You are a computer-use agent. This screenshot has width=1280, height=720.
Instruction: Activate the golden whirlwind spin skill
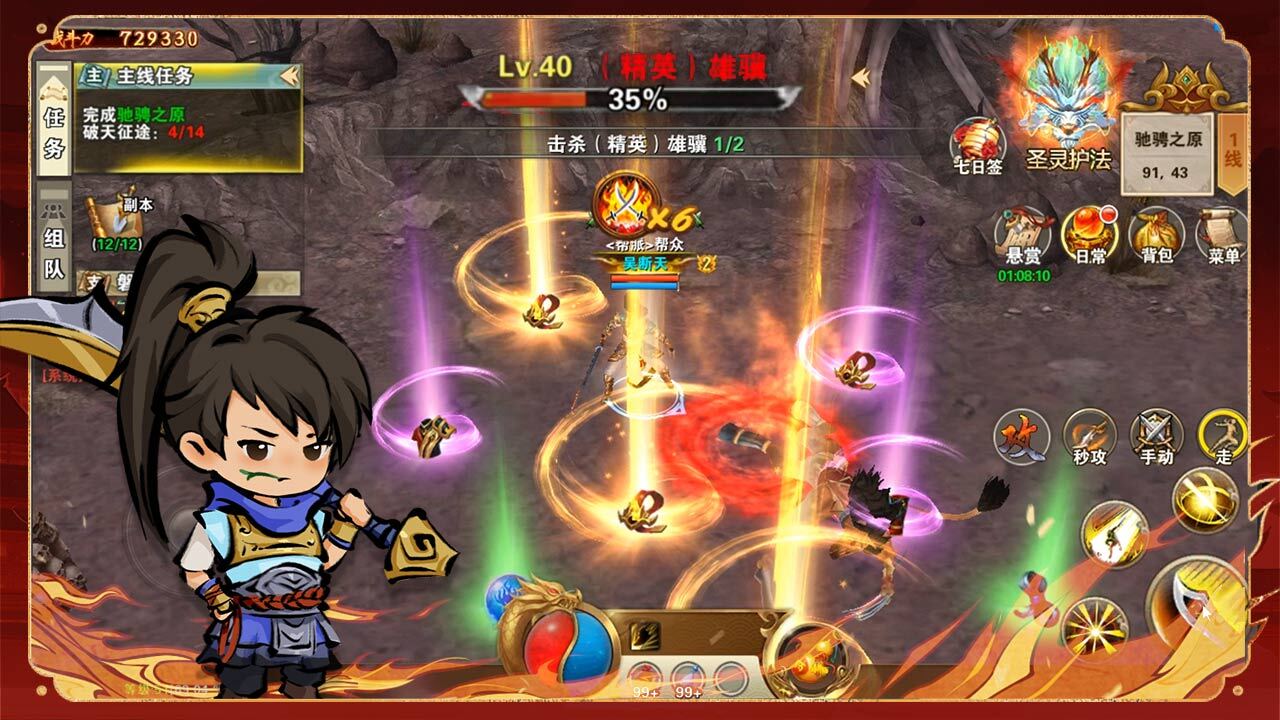(1205, 498)
